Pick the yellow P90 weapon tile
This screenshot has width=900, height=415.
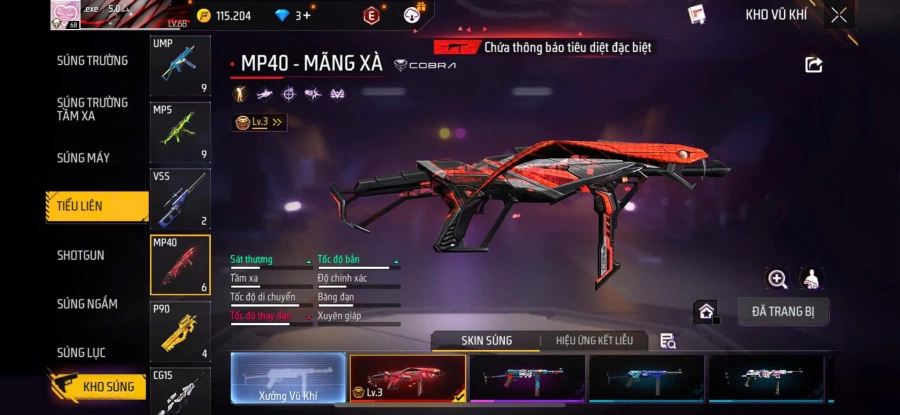click(180, 331)
